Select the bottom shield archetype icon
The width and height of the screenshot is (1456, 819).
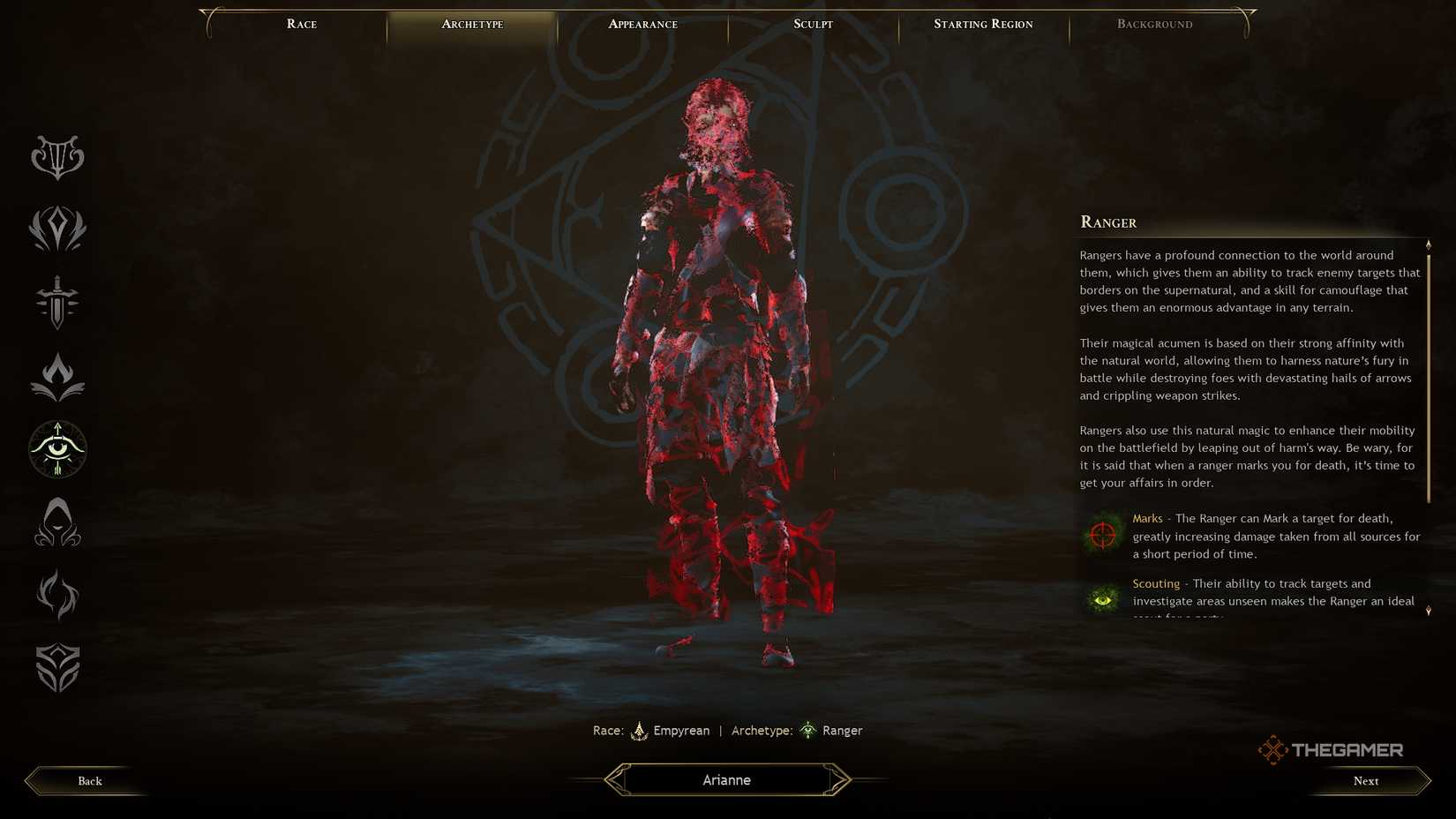[x=56, y=668]
